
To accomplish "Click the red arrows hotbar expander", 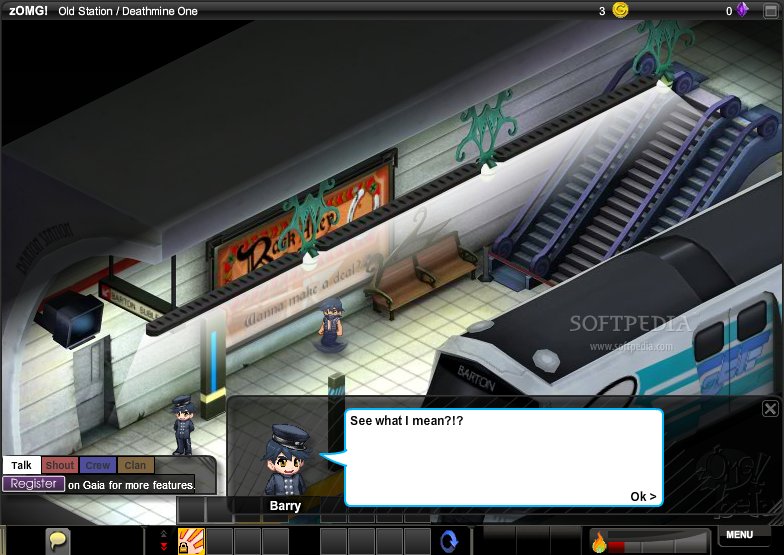I will tap(164, 541).
